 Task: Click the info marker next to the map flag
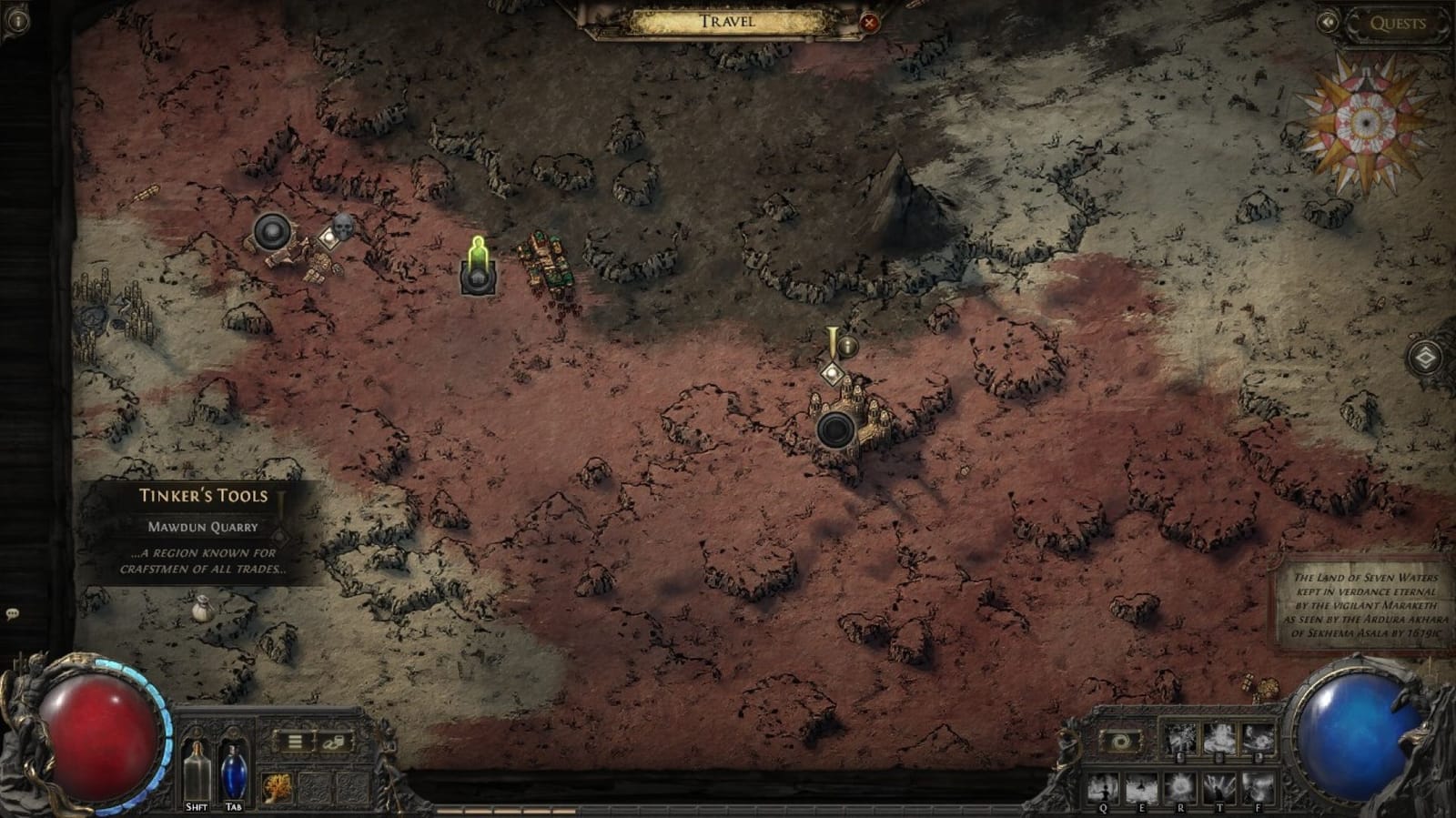click(847, 346)
